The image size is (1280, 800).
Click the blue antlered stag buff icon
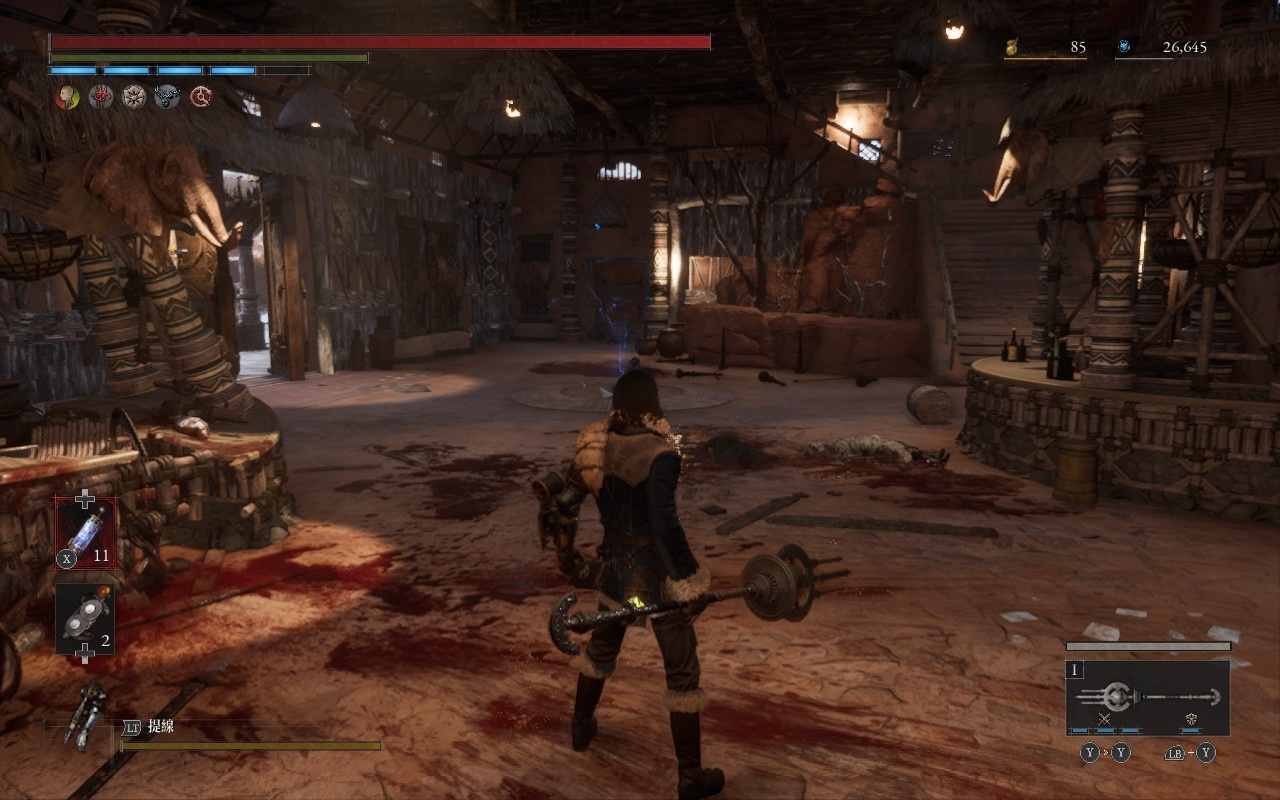pyautogui.click(x=167, y=97)
